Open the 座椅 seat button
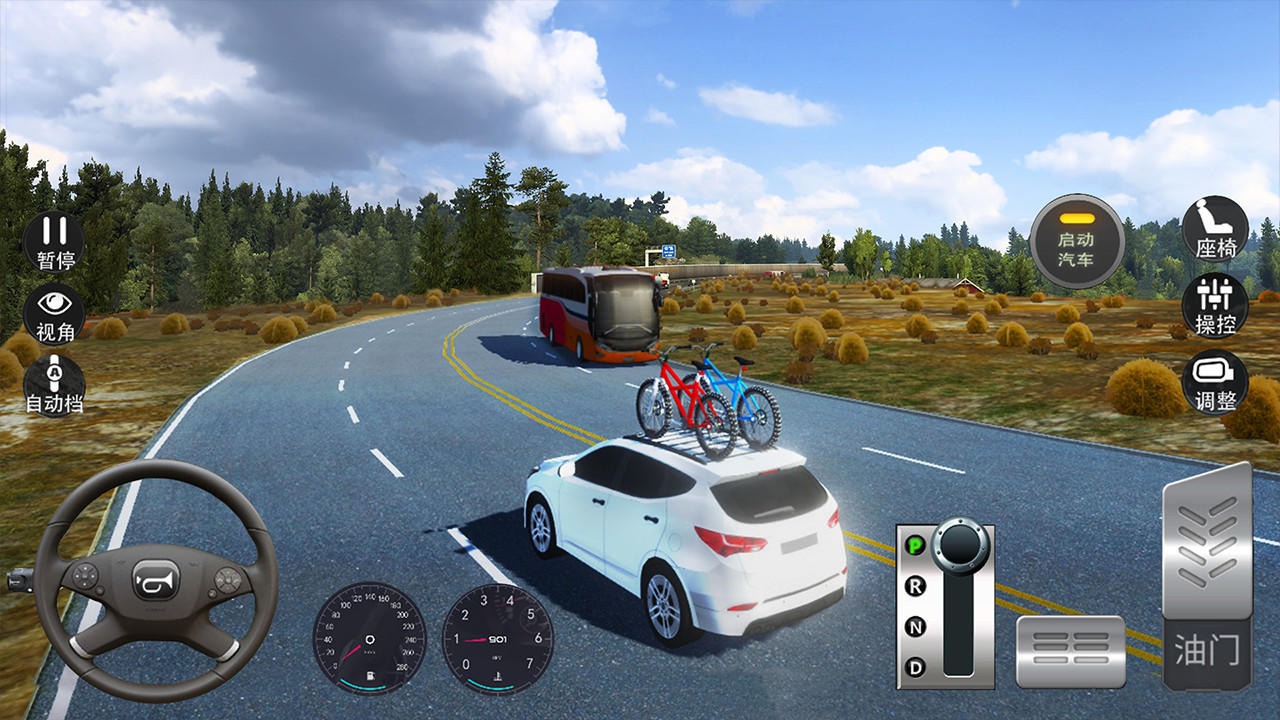Viewport: 1280px width, 720px height. pyautogui.click(x=1215, y=229)
